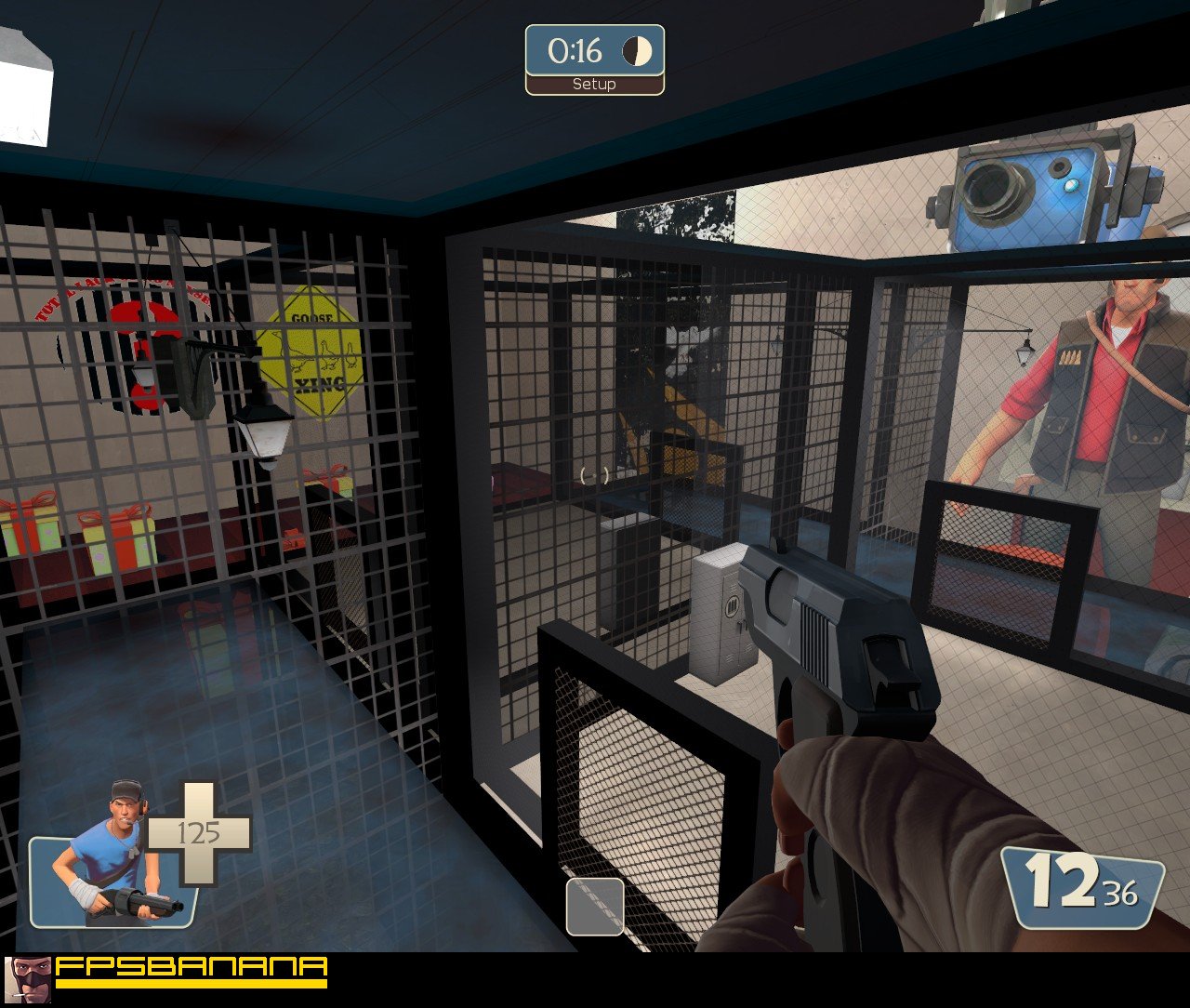Open the Setup tab under the timer
Image resolution: width=1190 pixels, height=1008 pixels.
(x=595, y=84)
